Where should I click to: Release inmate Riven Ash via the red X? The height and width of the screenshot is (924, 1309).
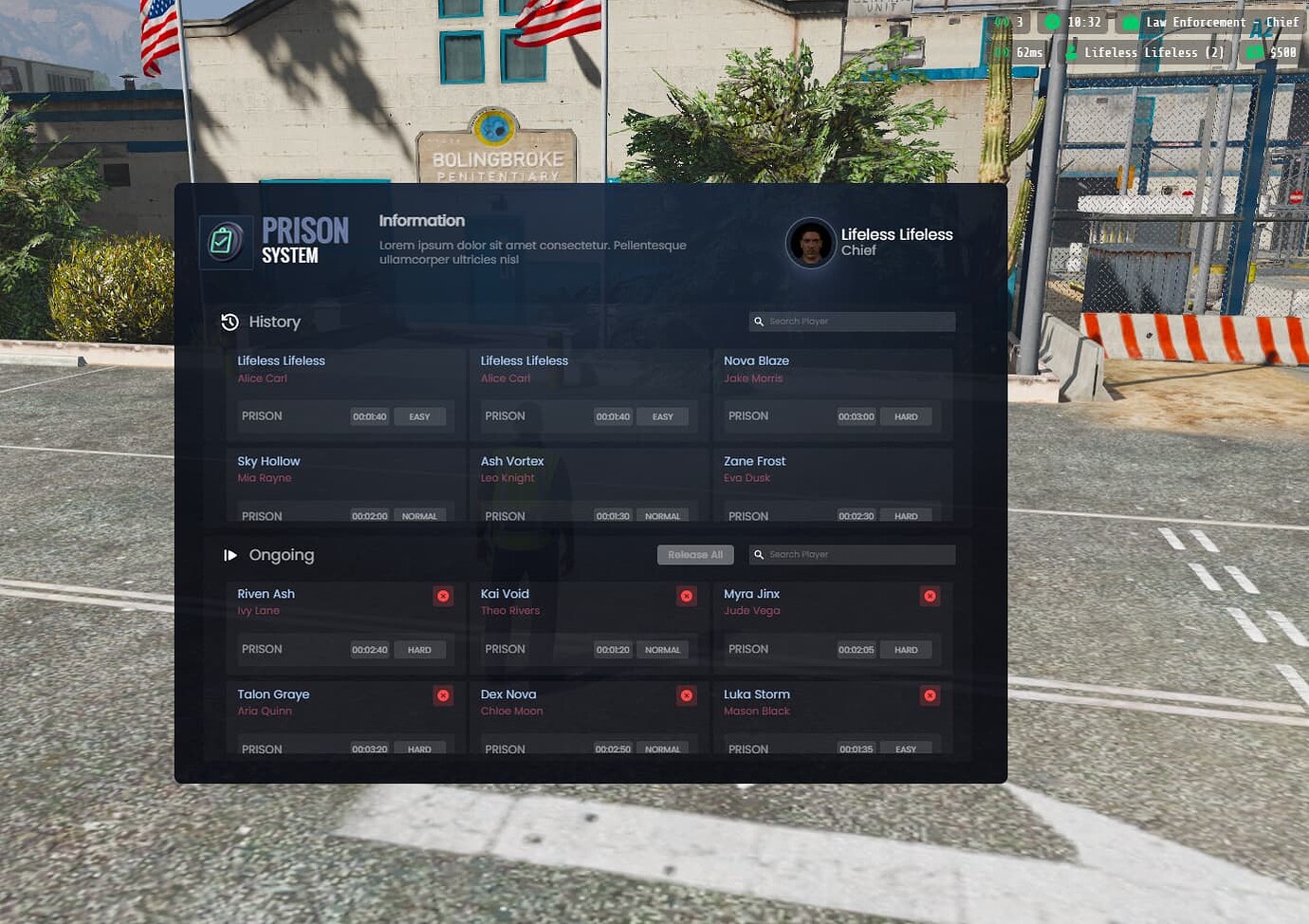coord(443,596)
